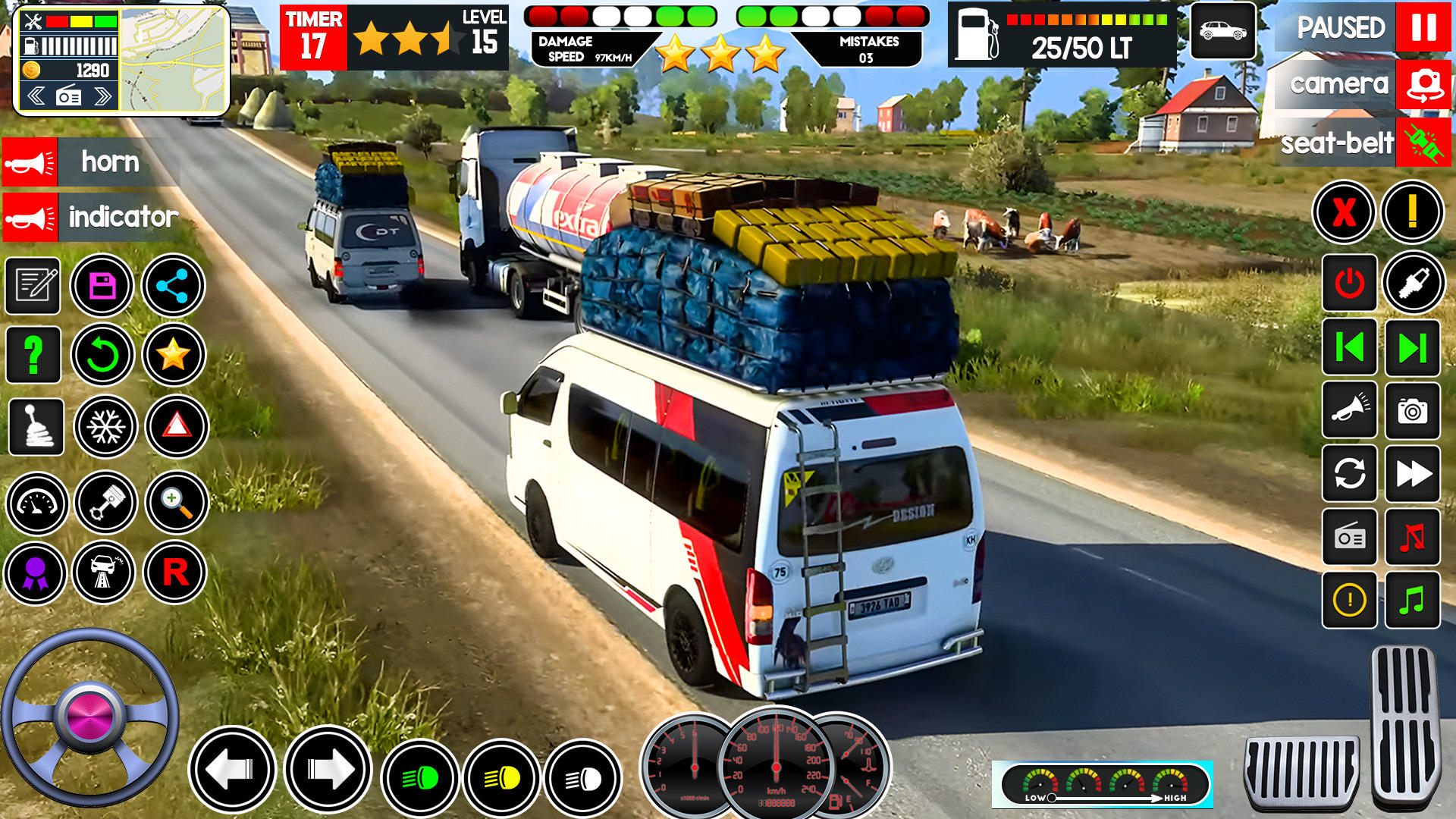The image size is (1456, 819).
Task: Toggle the green music note icon
Action: pos(1412,601)
